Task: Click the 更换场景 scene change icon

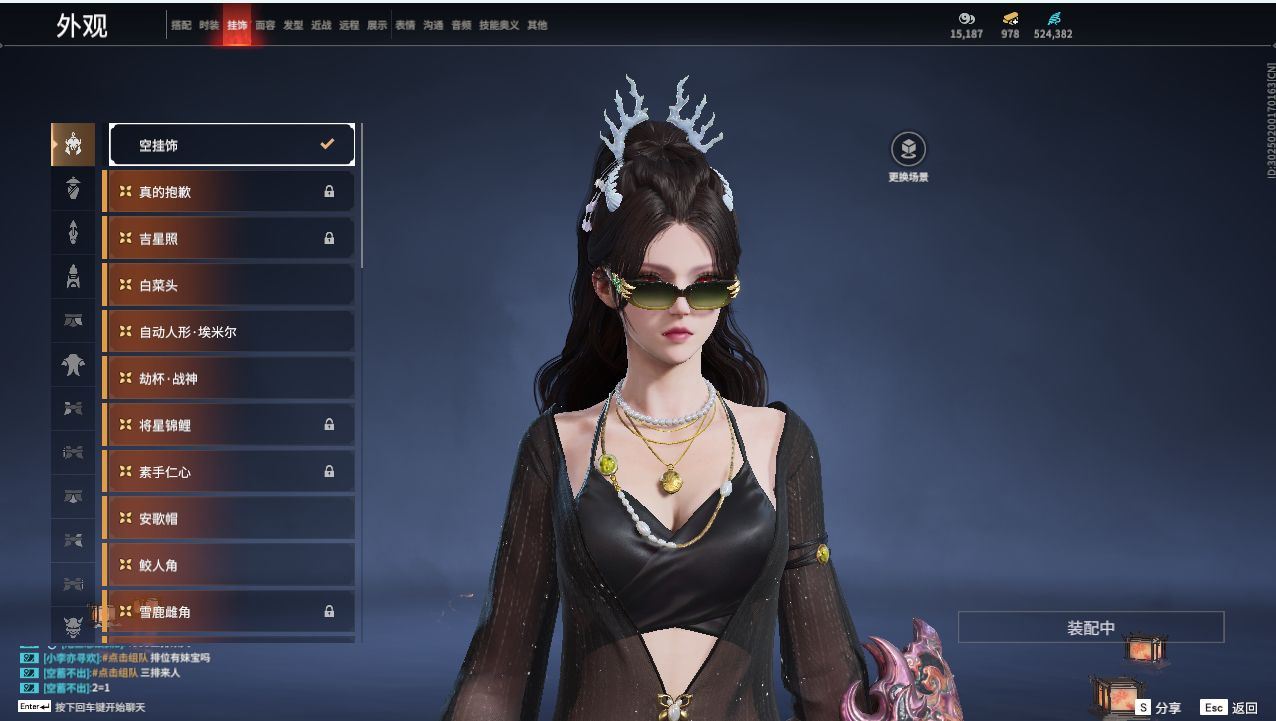Action: coord(908,150)
